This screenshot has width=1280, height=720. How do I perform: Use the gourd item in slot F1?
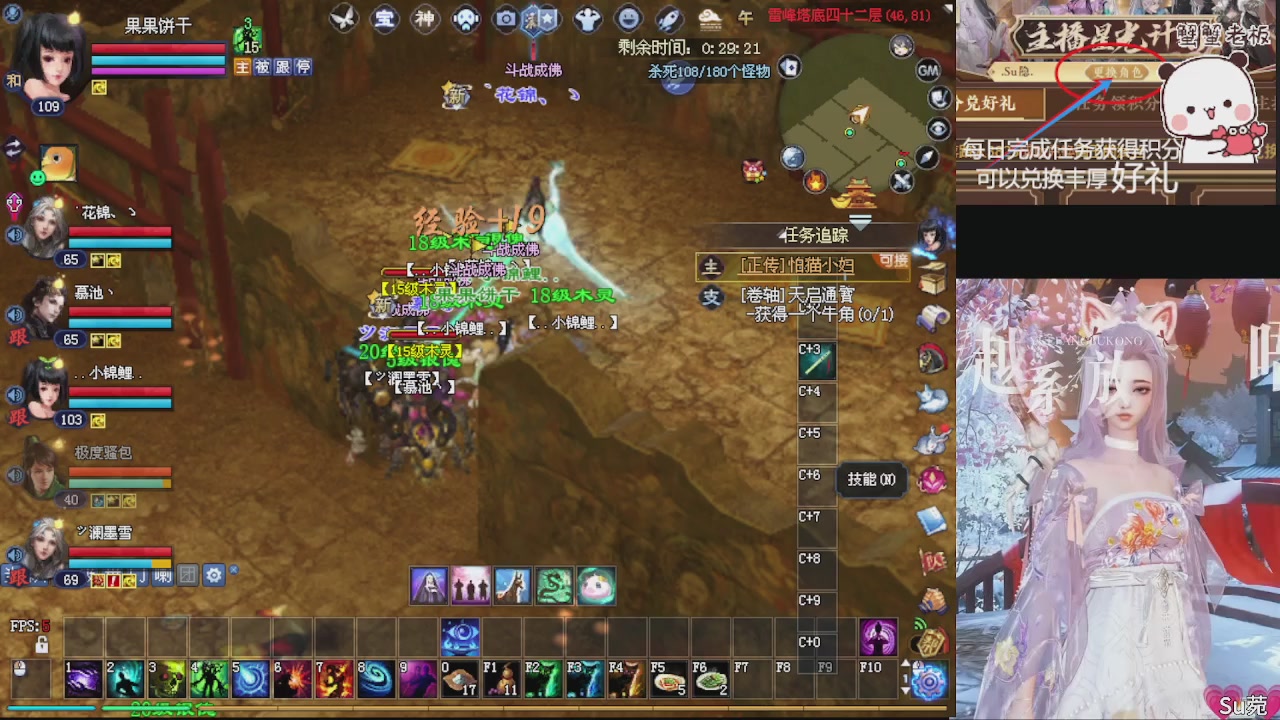pos(503,678)
